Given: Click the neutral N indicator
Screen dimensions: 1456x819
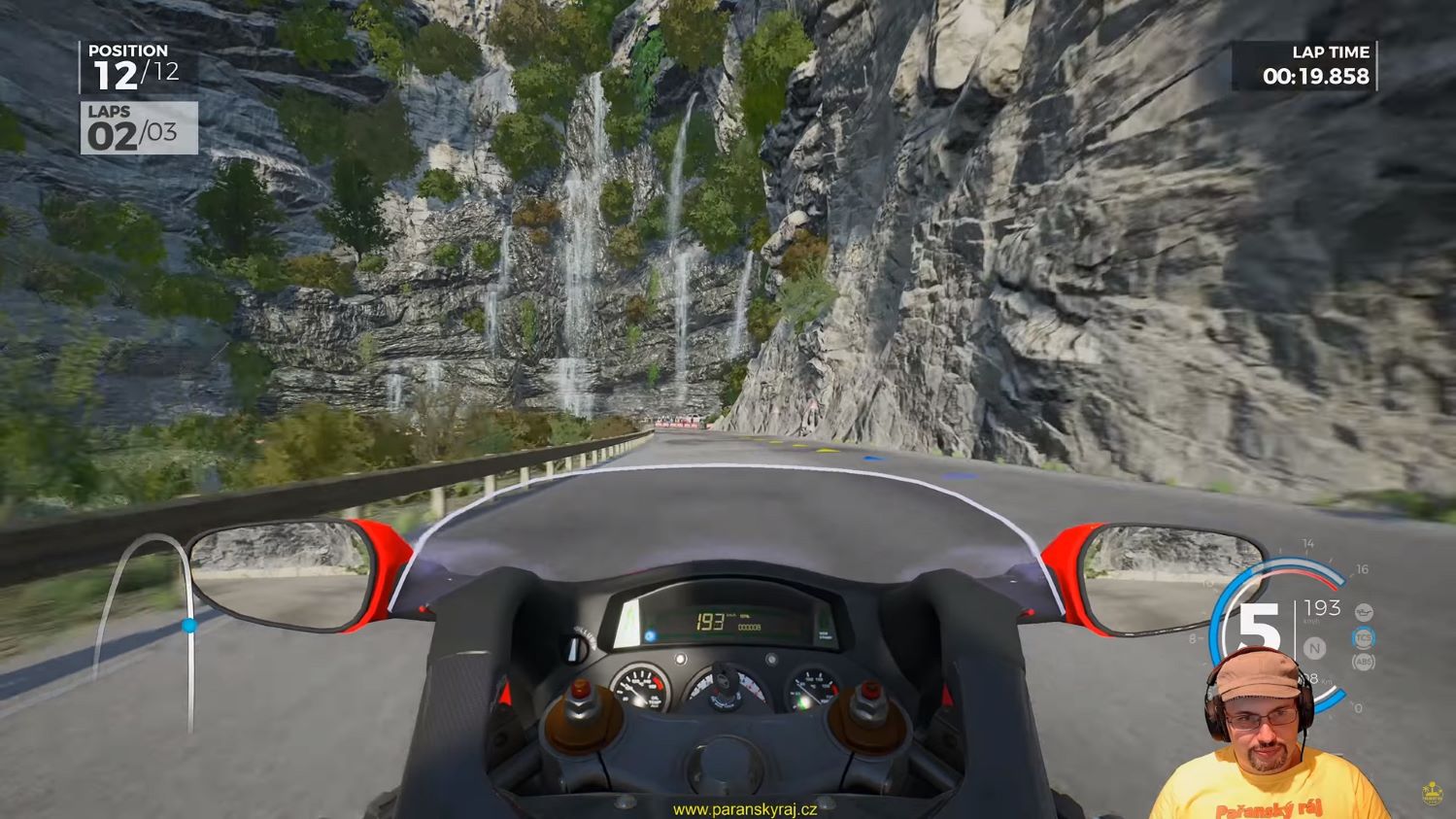Looking at the screenshot, I should (1314, 648).
